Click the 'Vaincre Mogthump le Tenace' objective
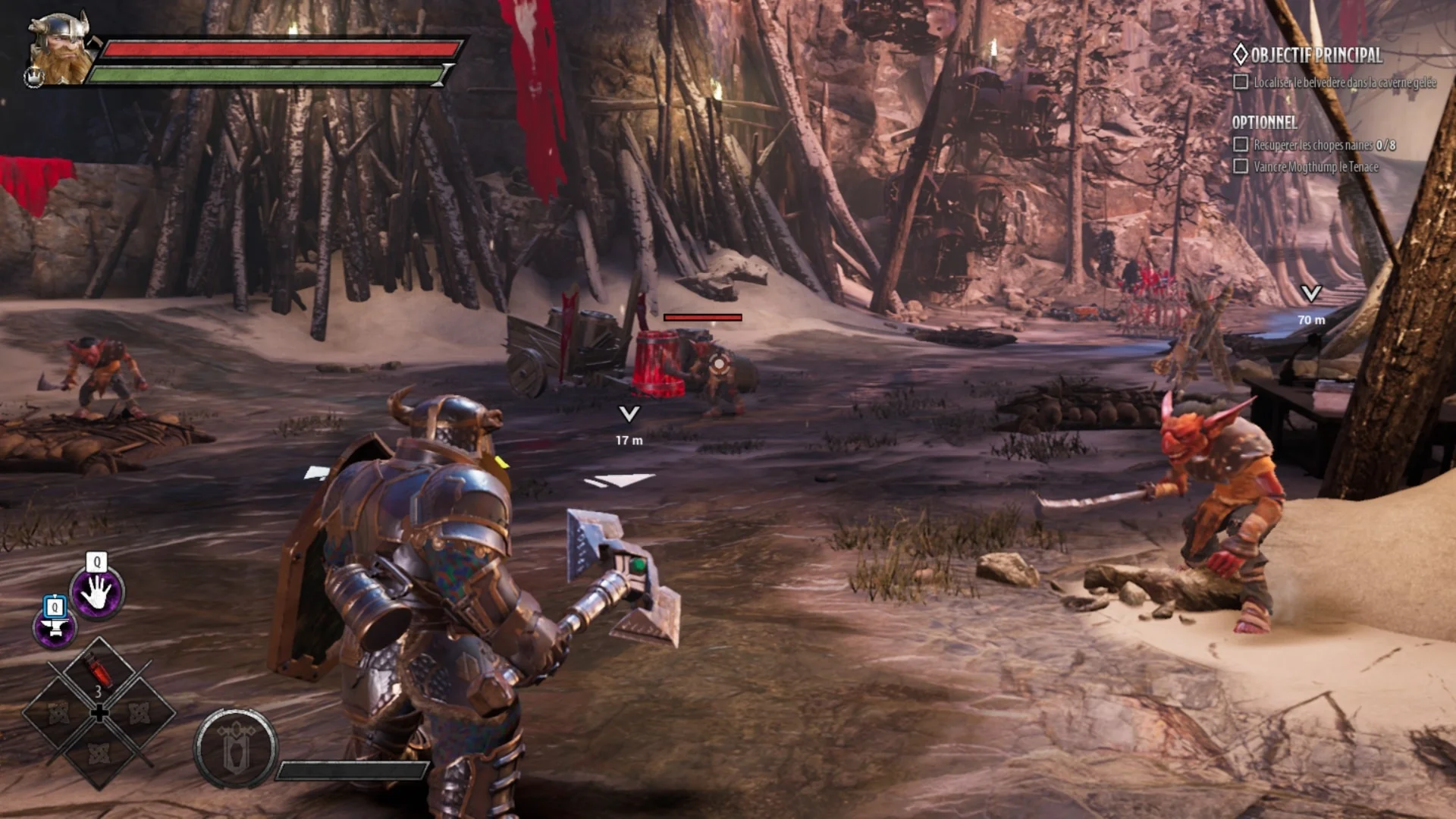 click(x=1315, y=167)
